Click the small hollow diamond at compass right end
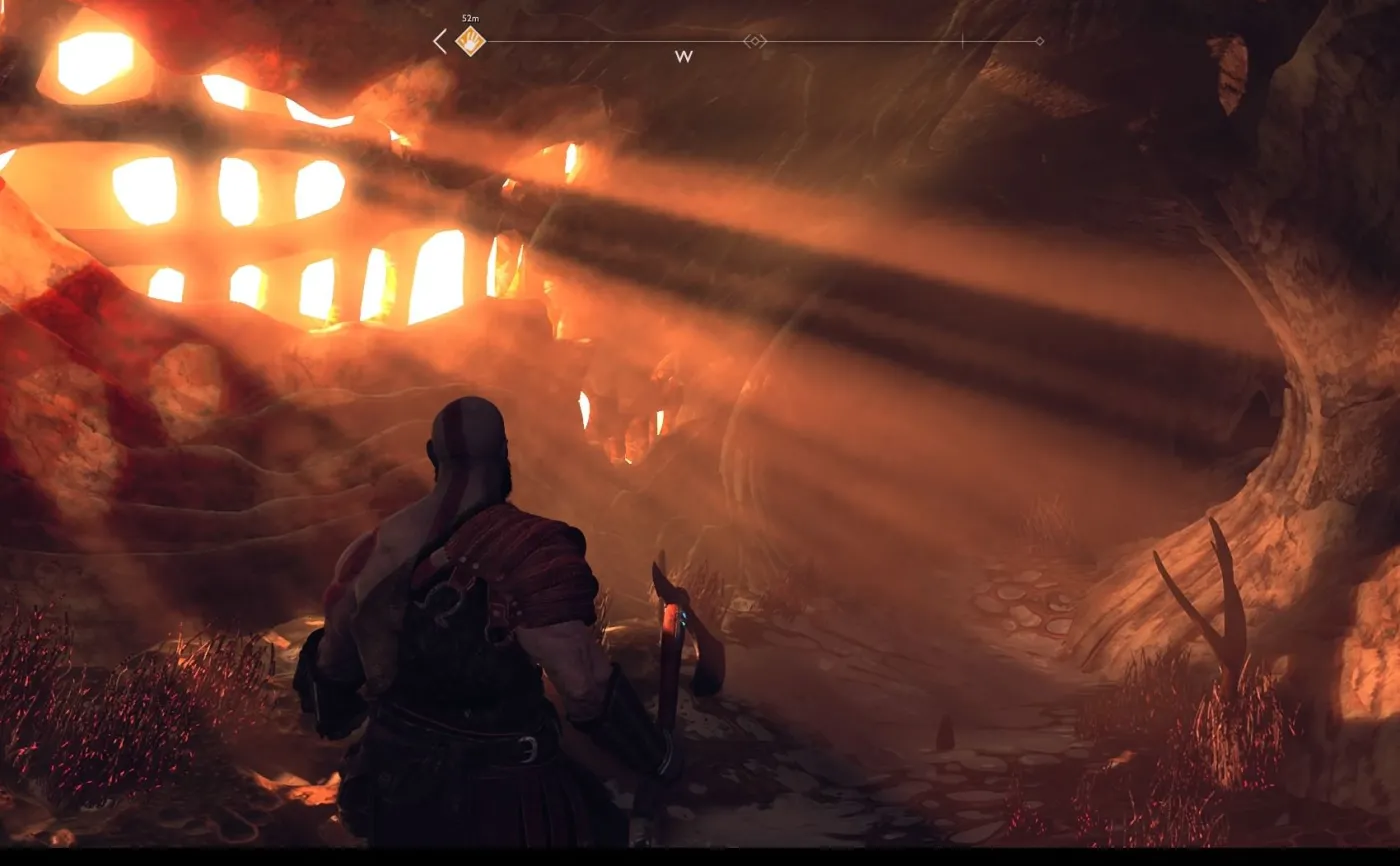 coord(1039,40)
